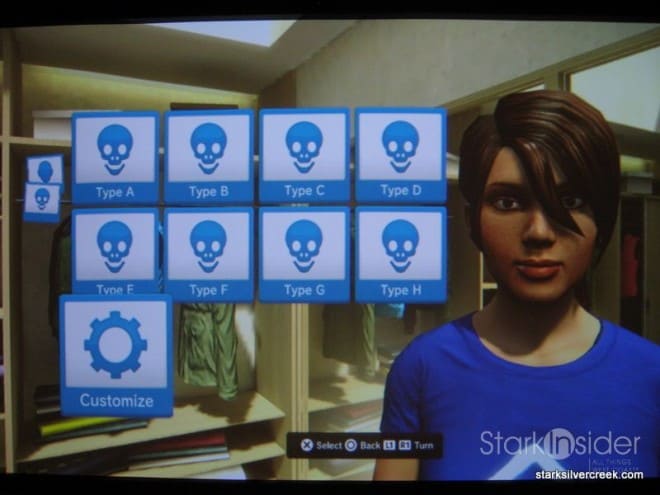Viewport: 660px width, 495px height.
Task: Select face preset Type D
Action: (400, 155)
